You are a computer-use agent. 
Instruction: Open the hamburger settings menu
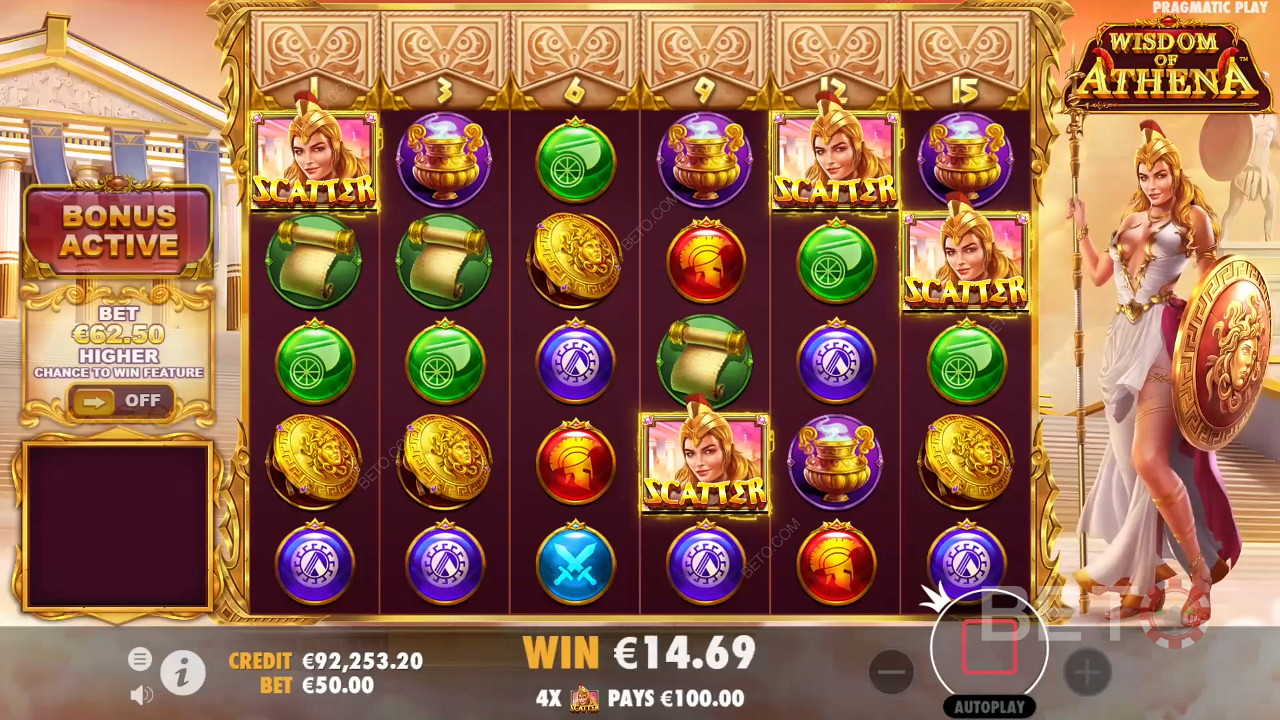click(140, 659)
